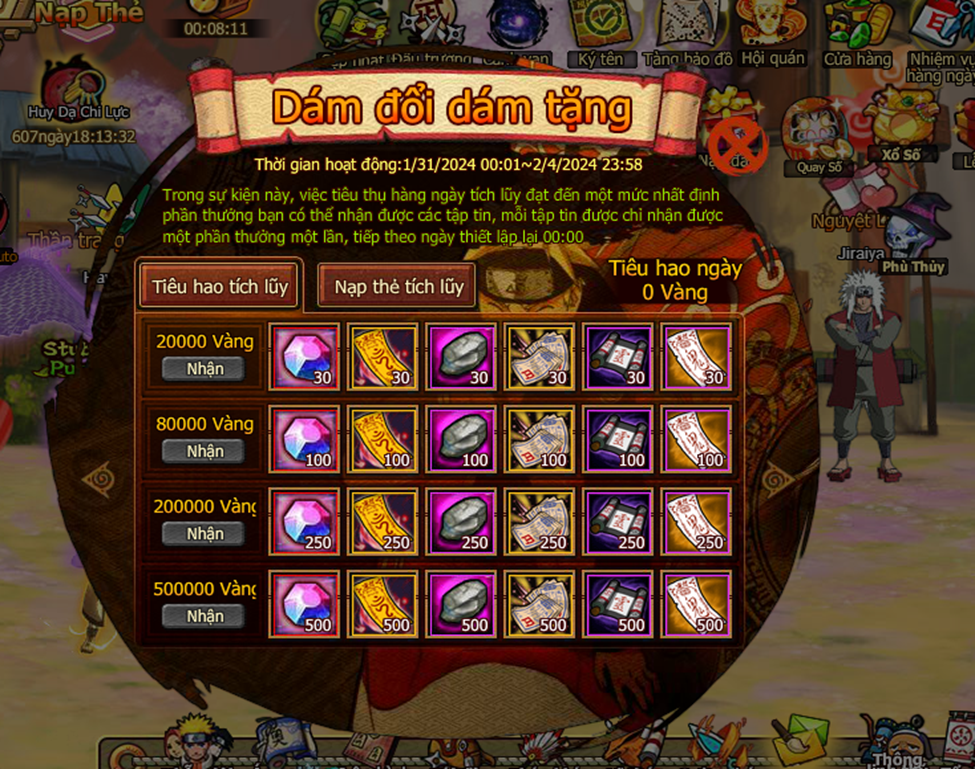This screenshot has width=975, height=769.
Task: Open the Xổ Số lottery icon
Action: pos(900,125)
